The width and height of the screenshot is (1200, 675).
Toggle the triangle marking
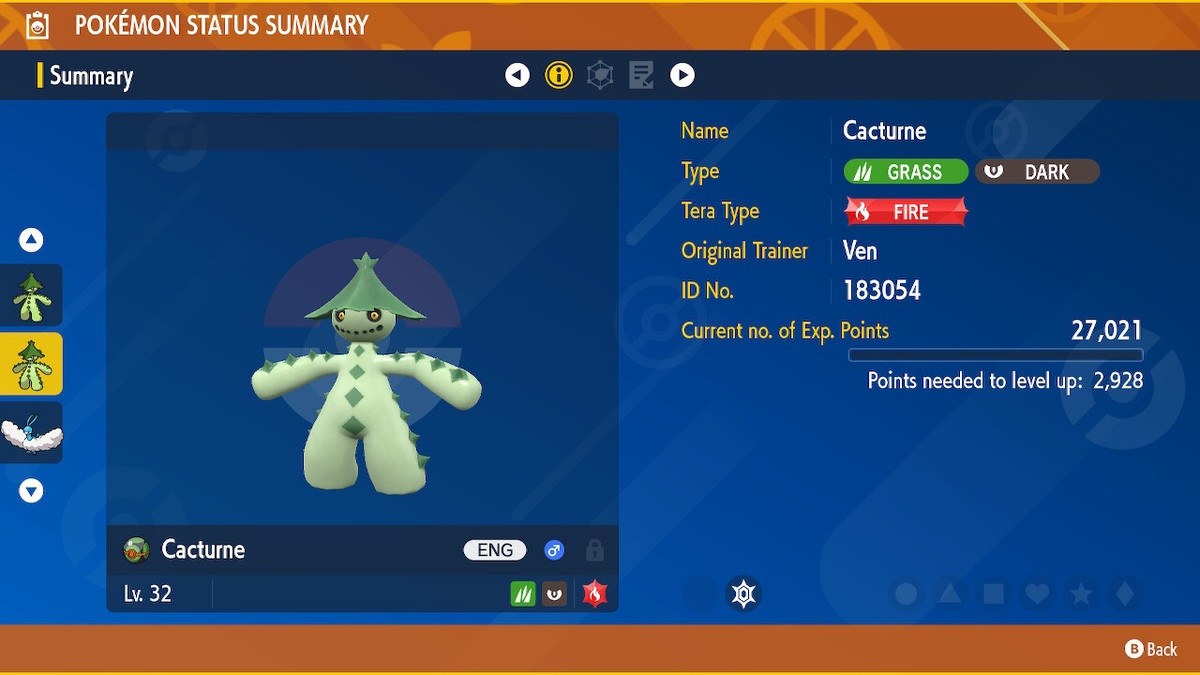pyautogui.click(x=950, y=594)
